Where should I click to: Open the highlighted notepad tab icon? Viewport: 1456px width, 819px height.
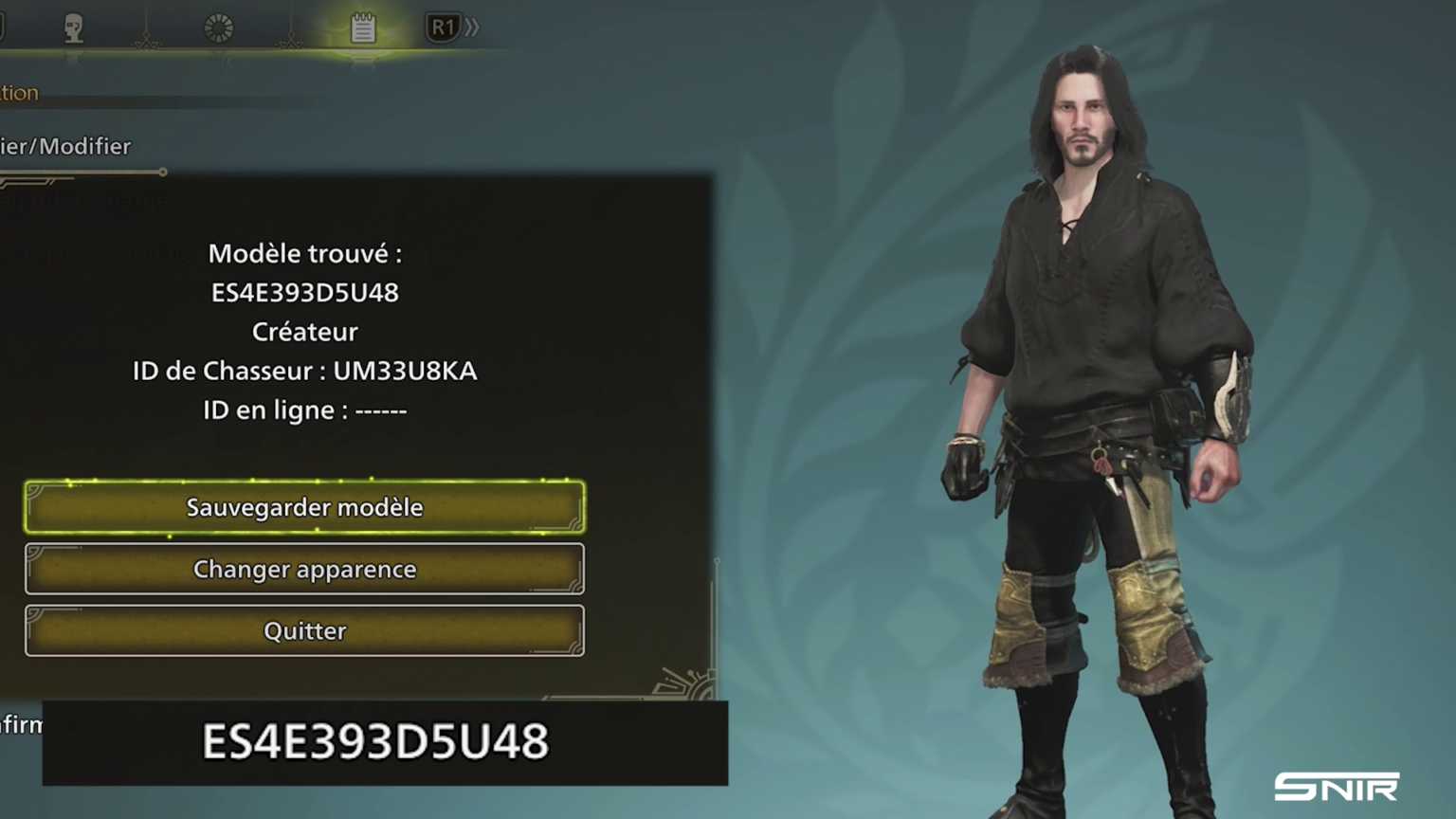[365, 27]
